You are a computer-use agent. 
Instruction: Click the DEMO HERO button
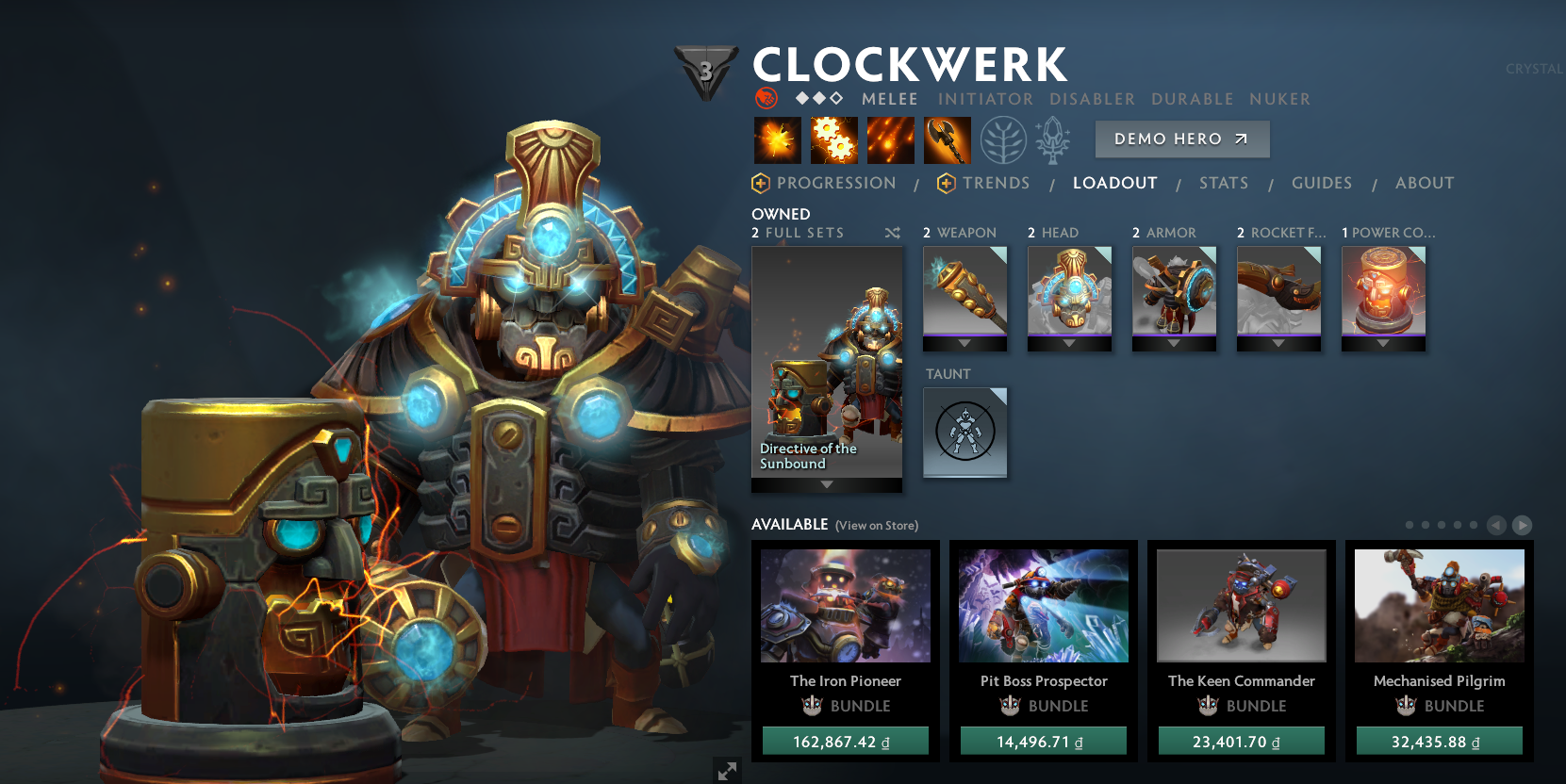click(1181, 139)
